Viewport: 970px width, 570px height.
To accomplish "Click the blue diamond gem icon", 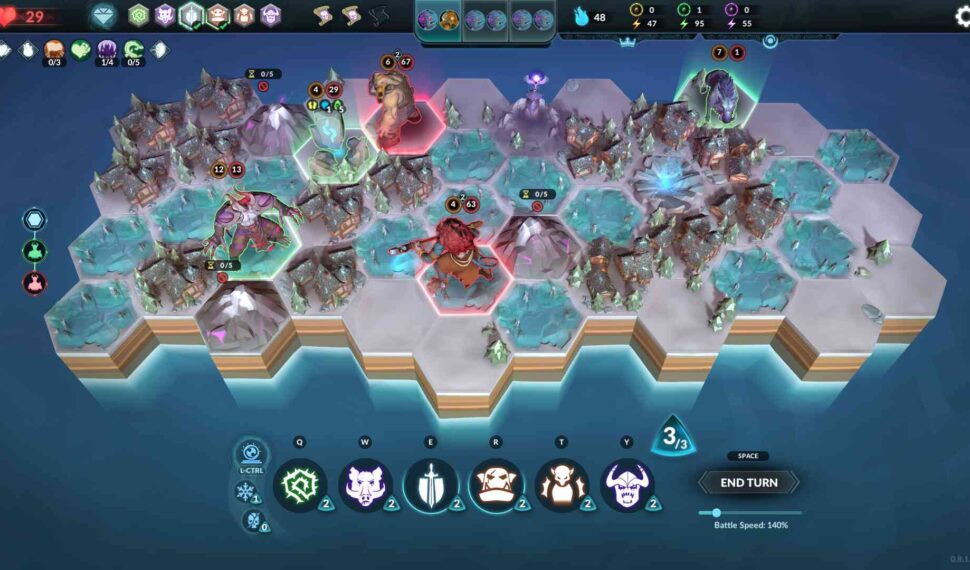I will 103,15.
